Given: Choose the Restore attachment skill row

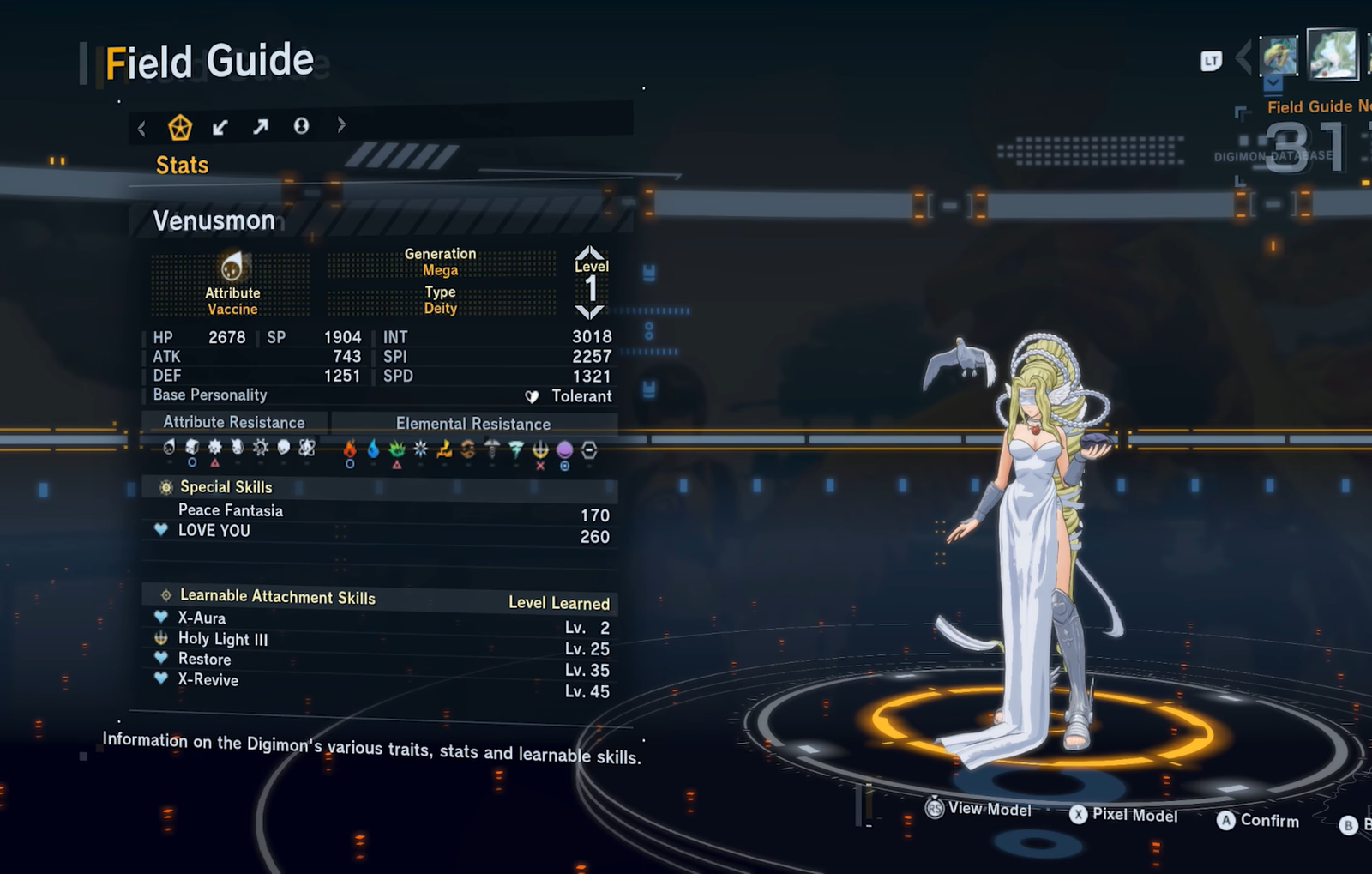Looking at the screenshot, I should 204,660.
